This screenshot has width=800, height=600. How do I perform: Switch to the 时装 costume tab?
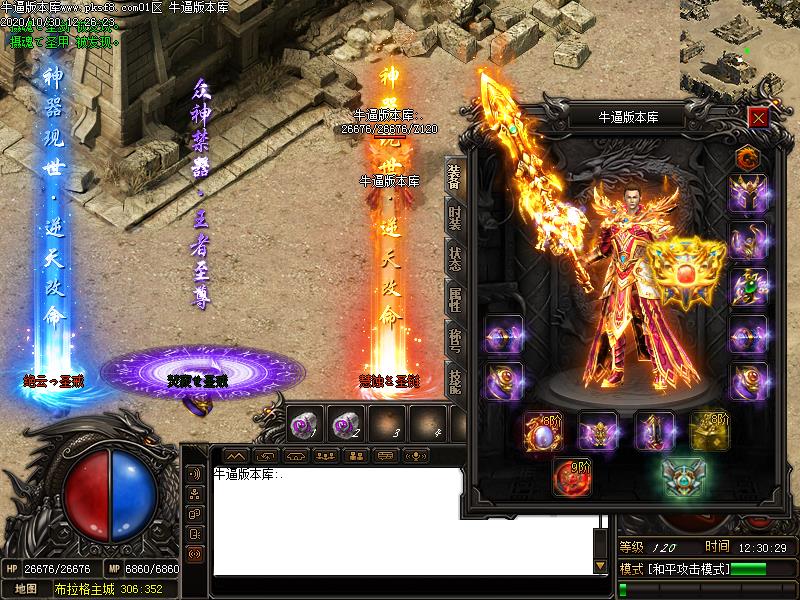[455, 215]
